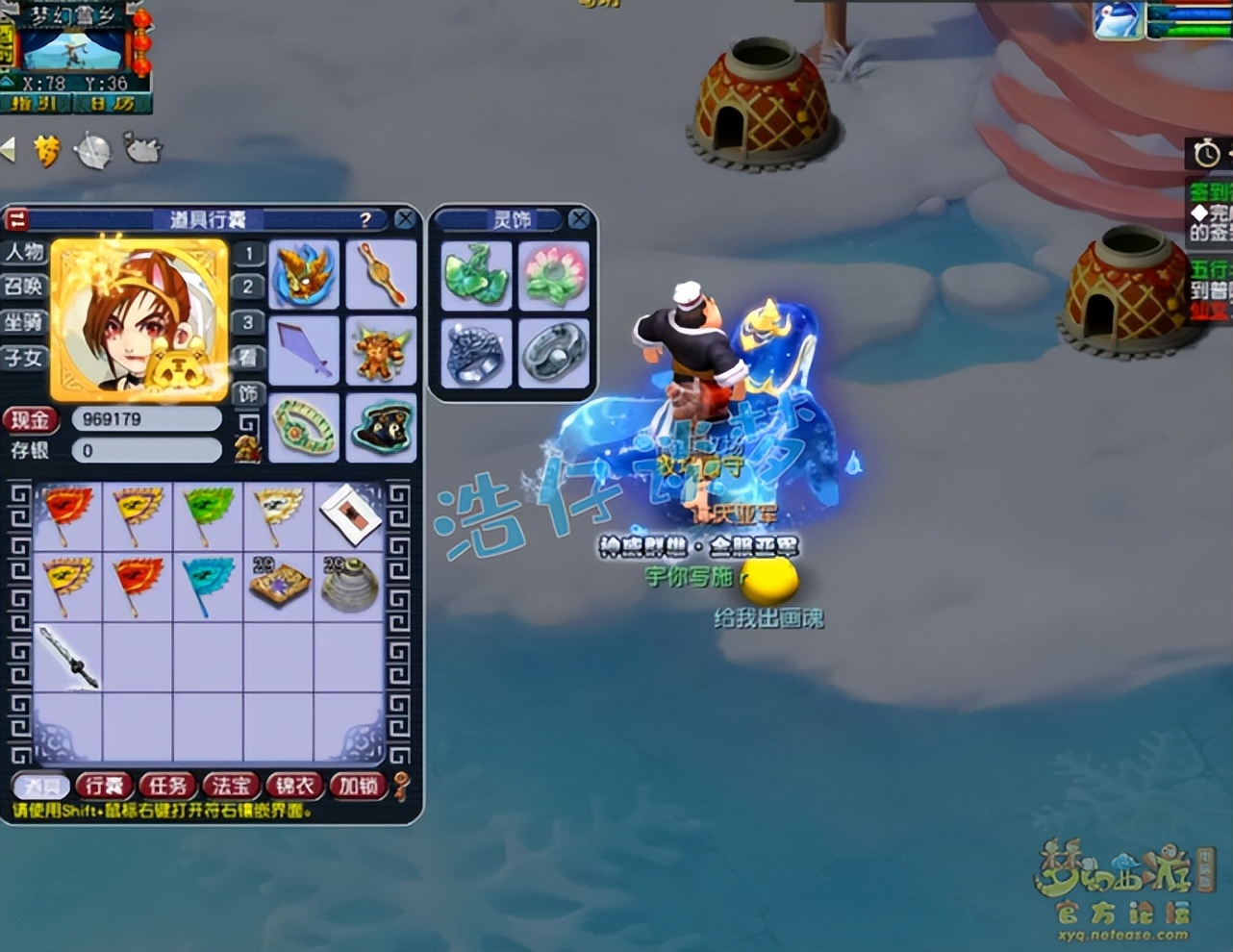The width and height of the screenshot is (1233, 952).
Task: Close the 道具行囊 inventory window
Action: [x=405, y=219]
